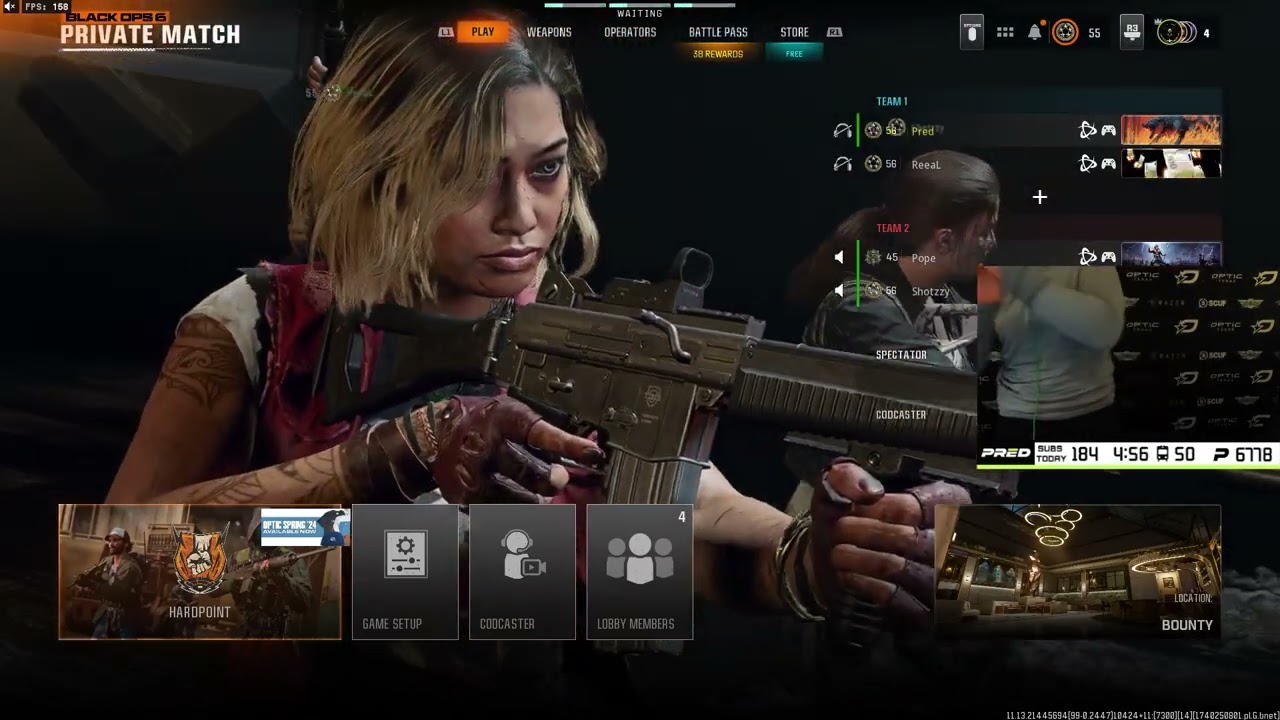Select player ReeaL in Team 1
1280x720 pixels.
point(926,165)
